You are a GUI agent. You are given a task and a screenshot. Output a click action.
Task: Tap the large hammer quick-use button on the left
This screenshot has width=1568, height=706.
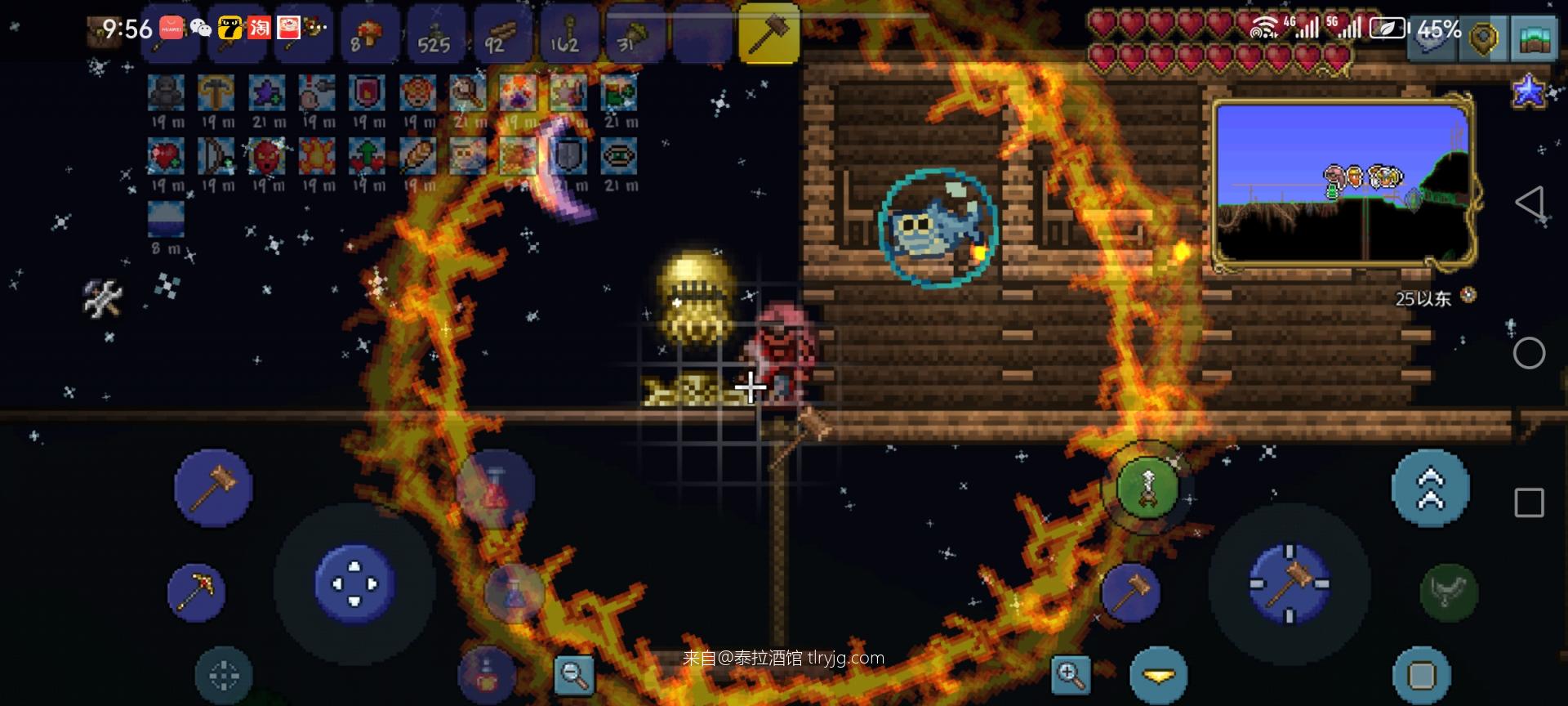(x=214, y=488)
